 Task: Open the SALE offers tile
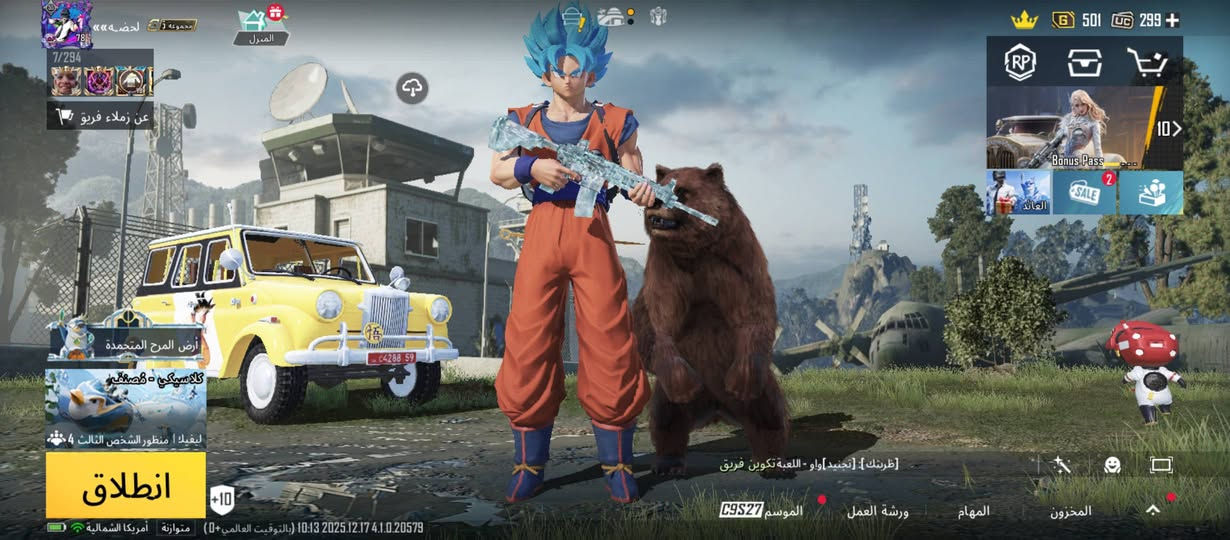(x=1084, y=192)
